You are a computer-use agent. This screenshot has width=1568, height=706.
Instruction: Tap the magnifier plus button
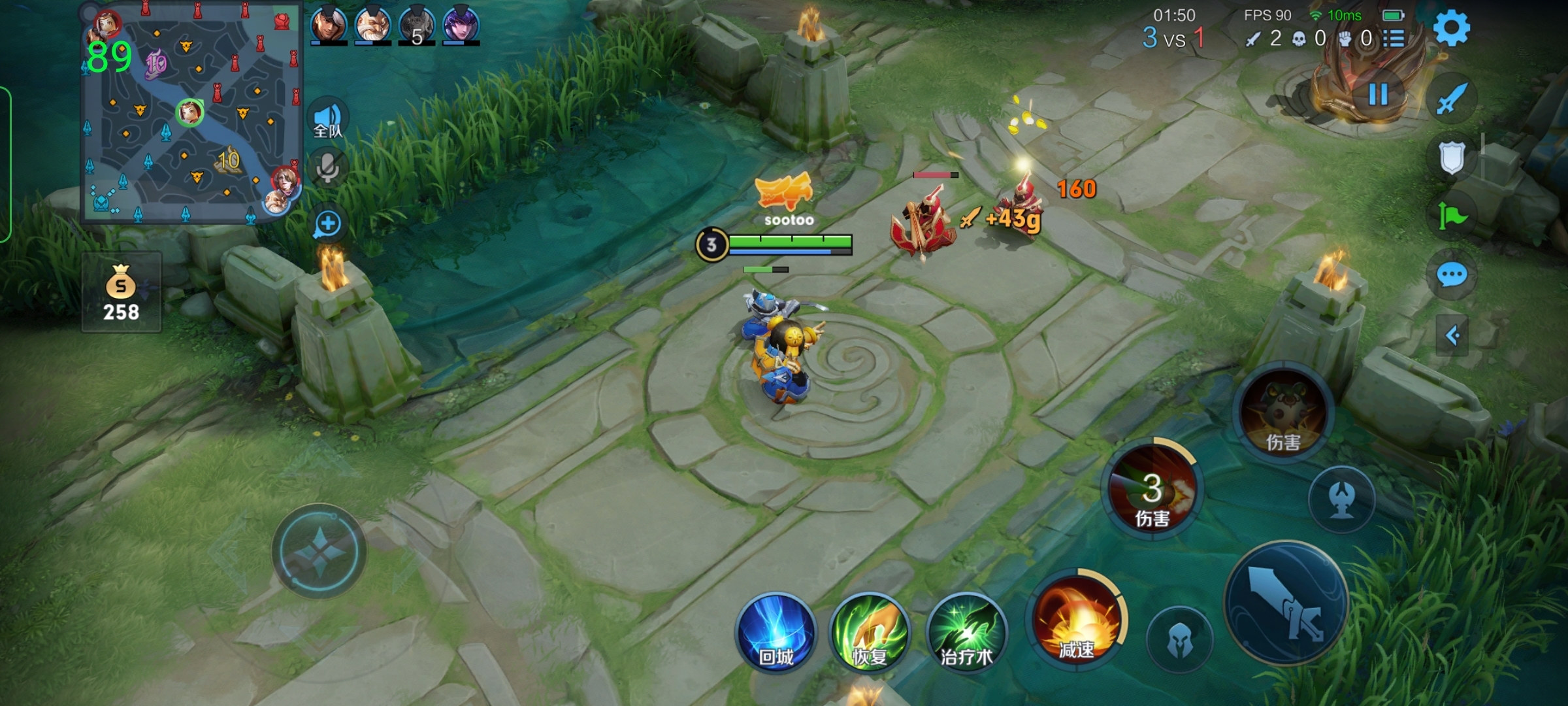pos(328,224)
